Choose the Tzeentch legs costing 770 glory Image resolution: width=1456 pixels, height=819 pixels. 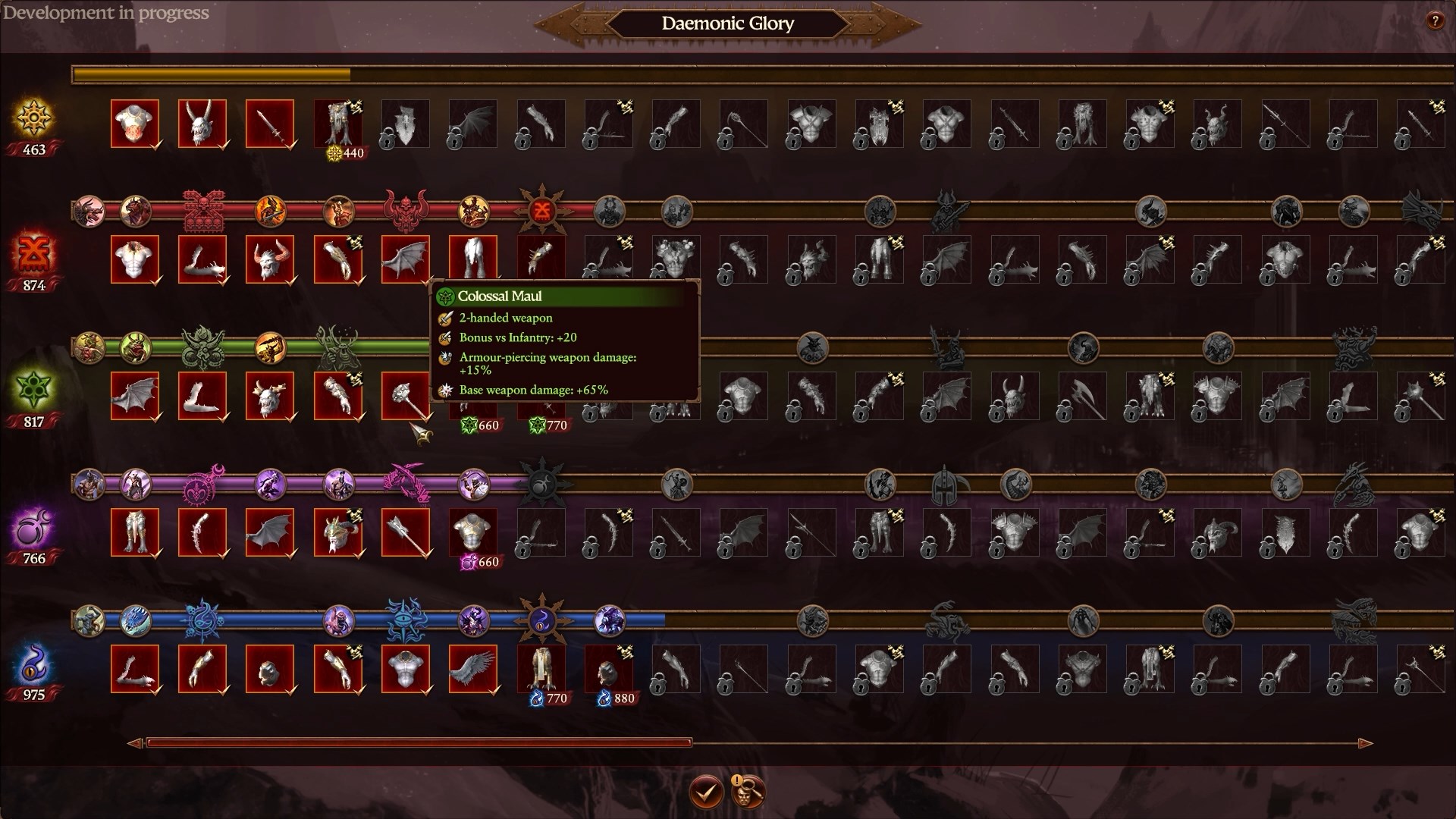tap(541, 669)
